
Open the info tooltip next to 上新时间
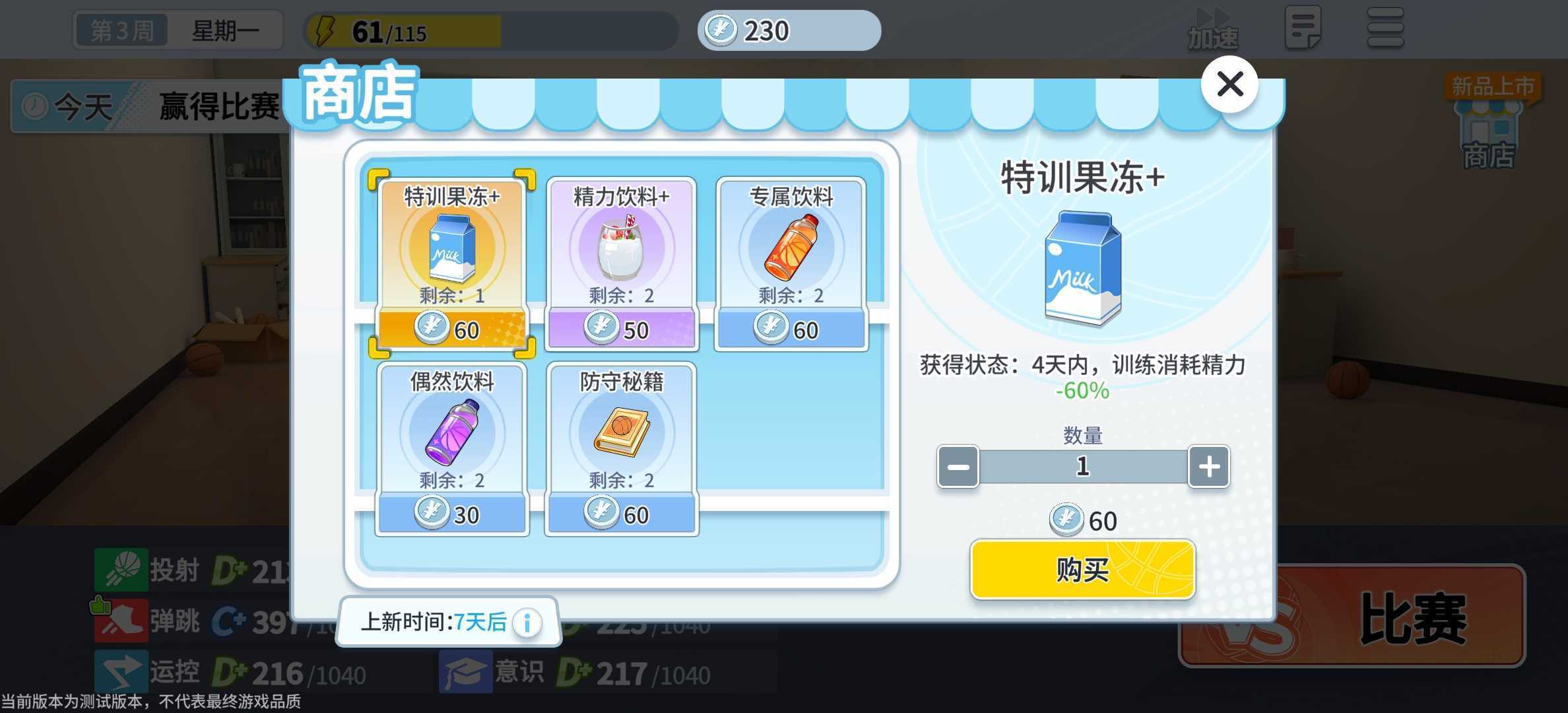point(527,621)
